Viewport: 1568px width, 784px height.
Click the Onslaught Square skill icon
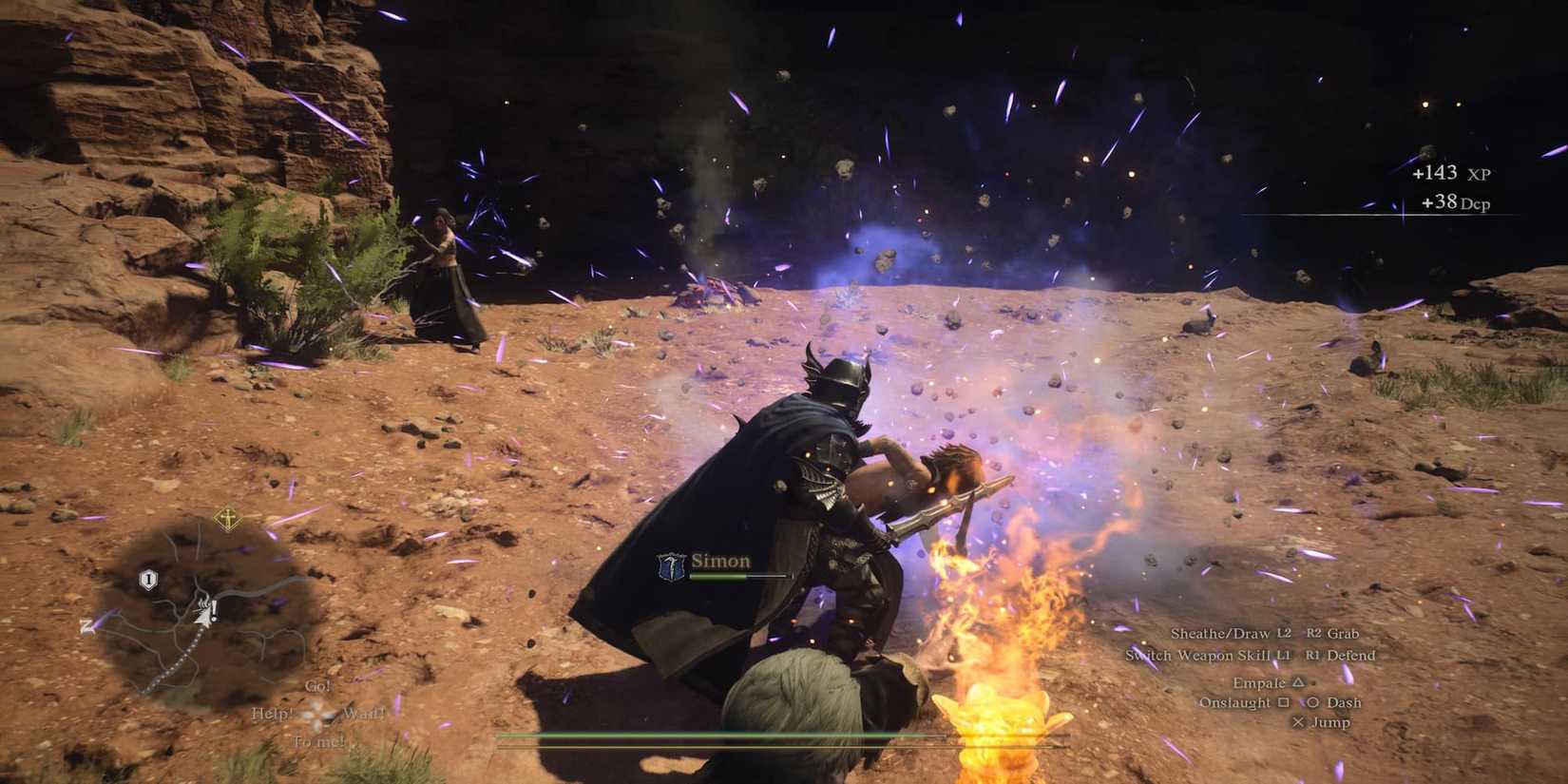(x=1284, y=702)
